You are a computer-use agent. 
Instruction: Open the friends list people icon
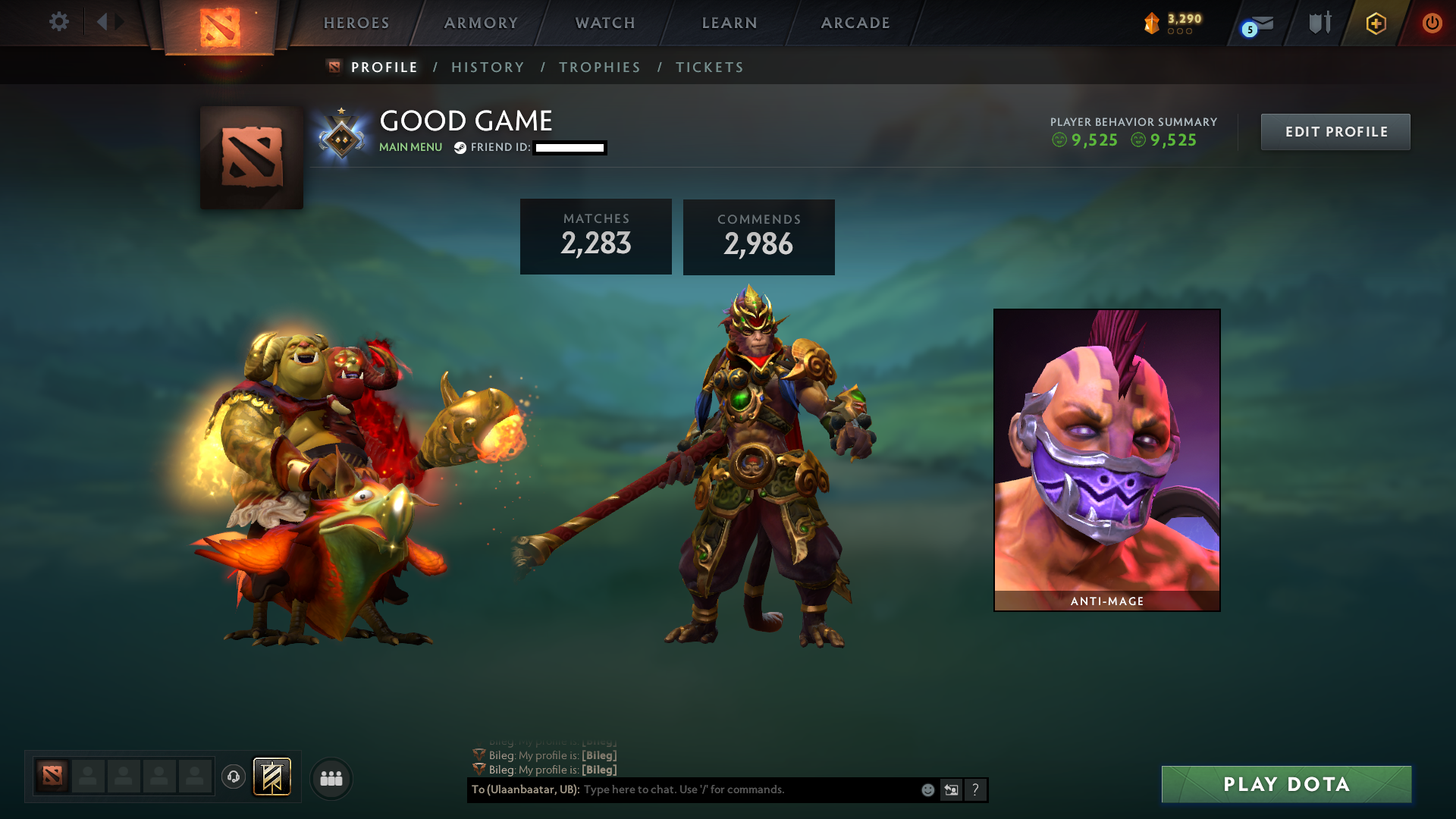coord(331,777)
